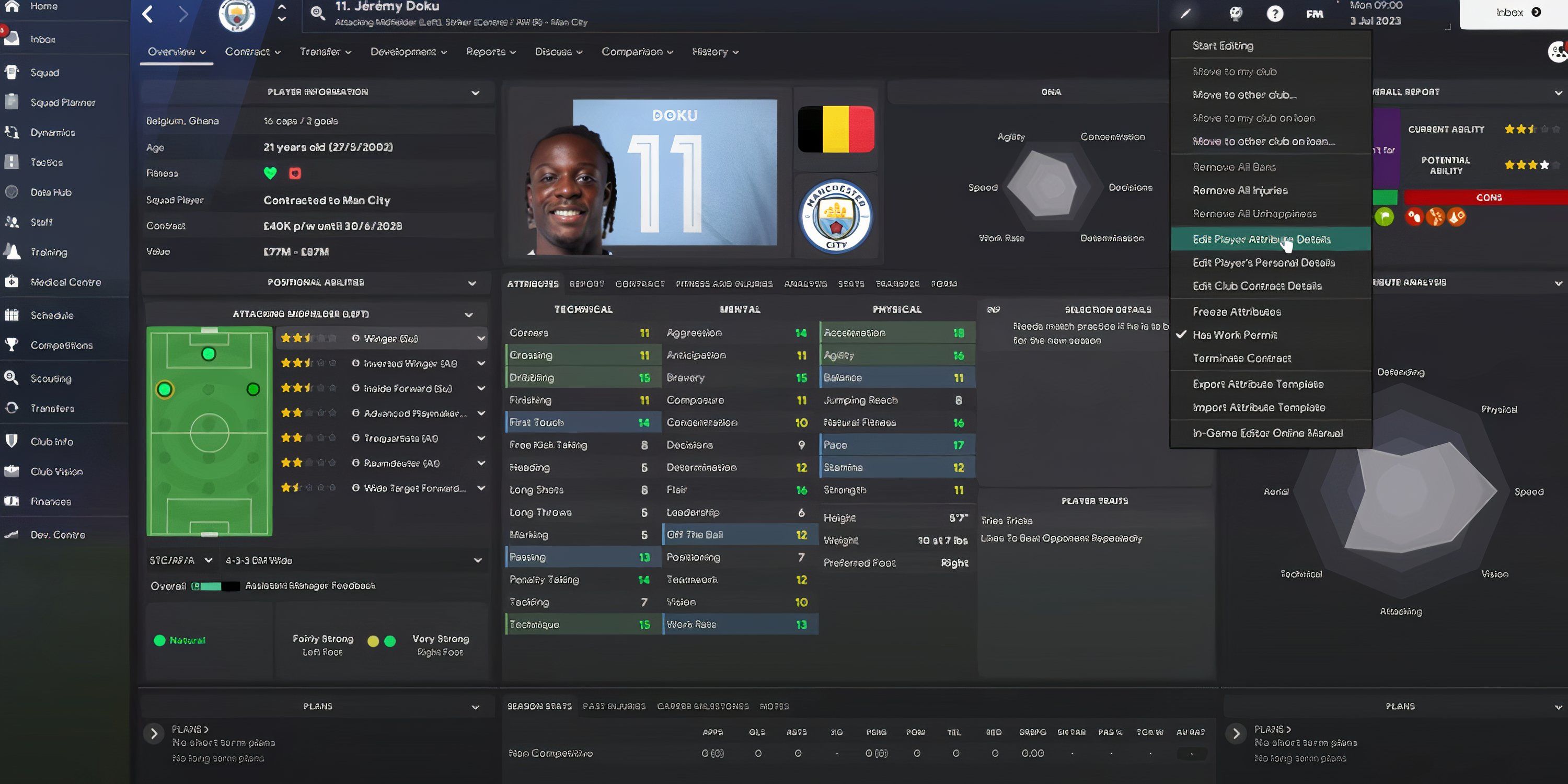This screenshot has height=784, width=1568.
Task: Click Start Editing in the editor menu
Action: [x=1223, y=45]
